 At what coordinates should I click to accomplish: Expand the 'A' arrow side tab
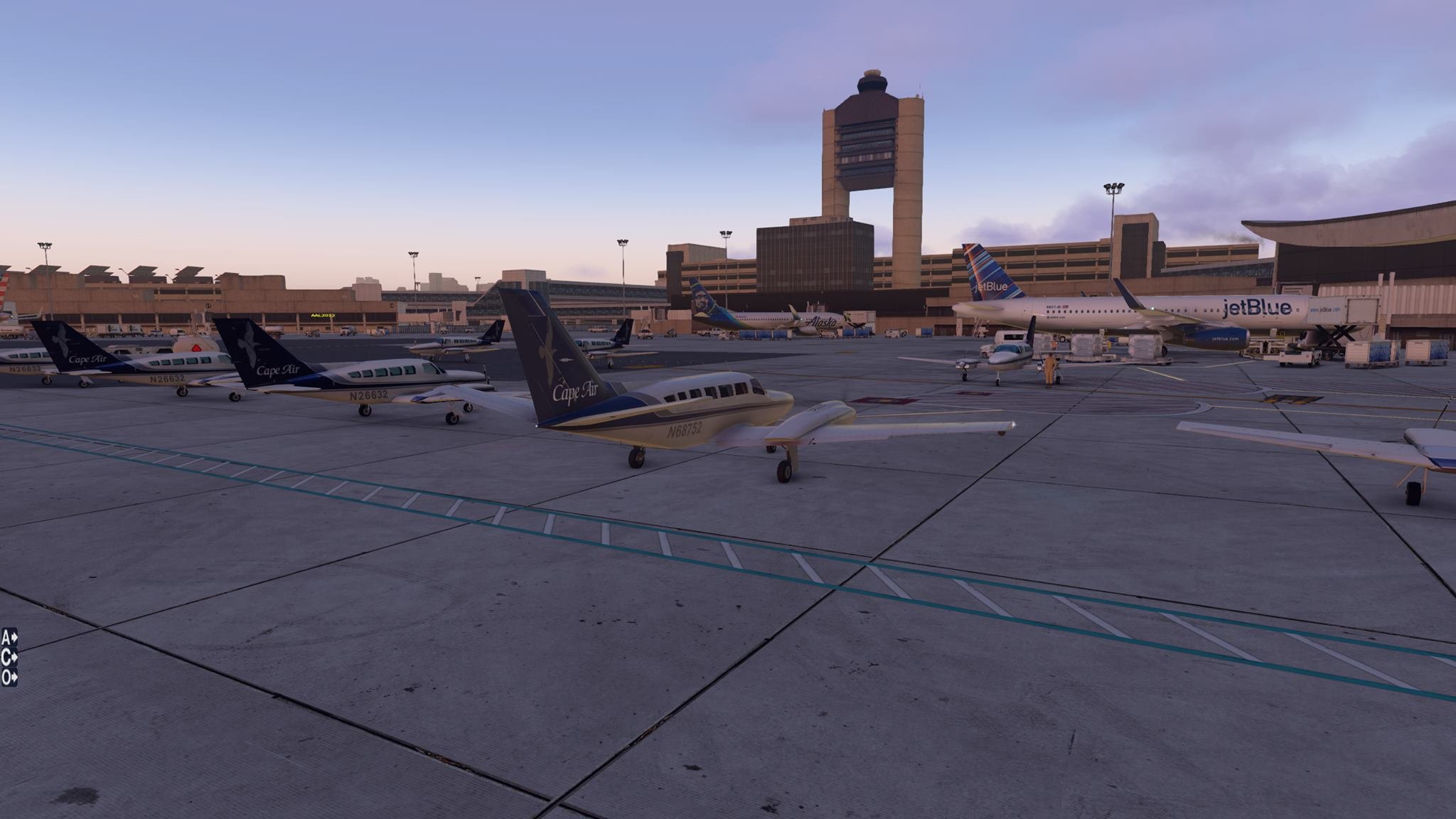click(9, 636)
